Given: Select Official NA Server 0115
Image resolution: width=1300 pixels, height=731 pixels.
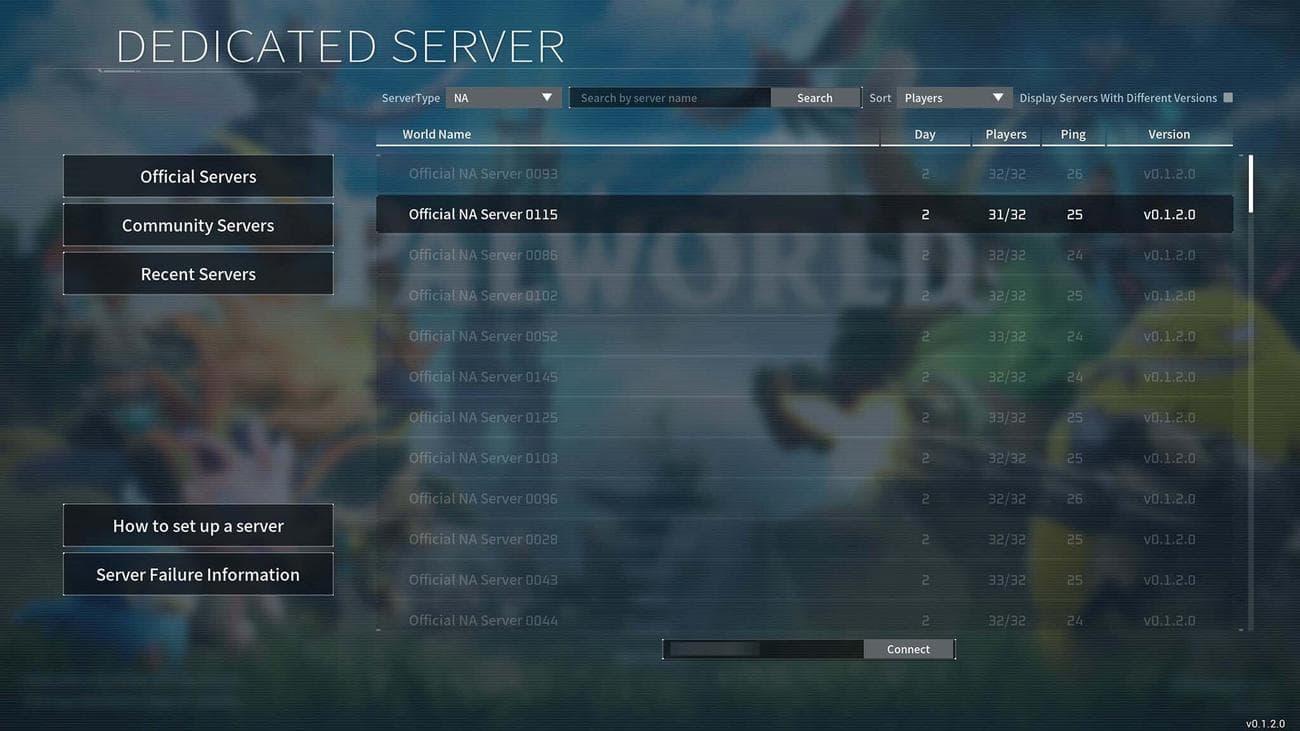Looking at the screenshot, I should tap(700, 213).
